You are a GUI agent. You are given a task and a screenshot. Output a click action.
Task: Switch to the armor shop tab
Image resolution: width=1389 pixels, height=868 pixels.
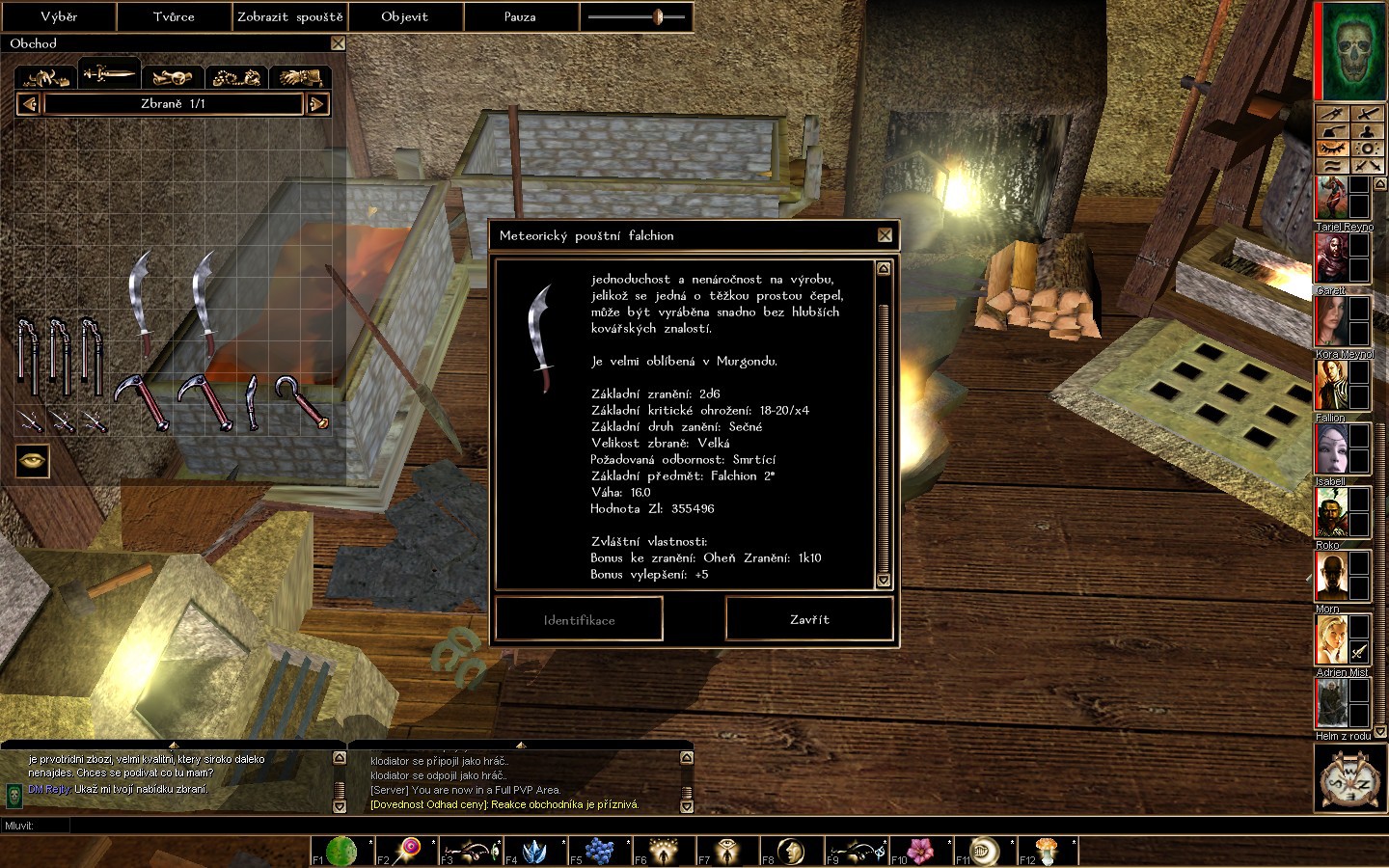click(46, 76)
